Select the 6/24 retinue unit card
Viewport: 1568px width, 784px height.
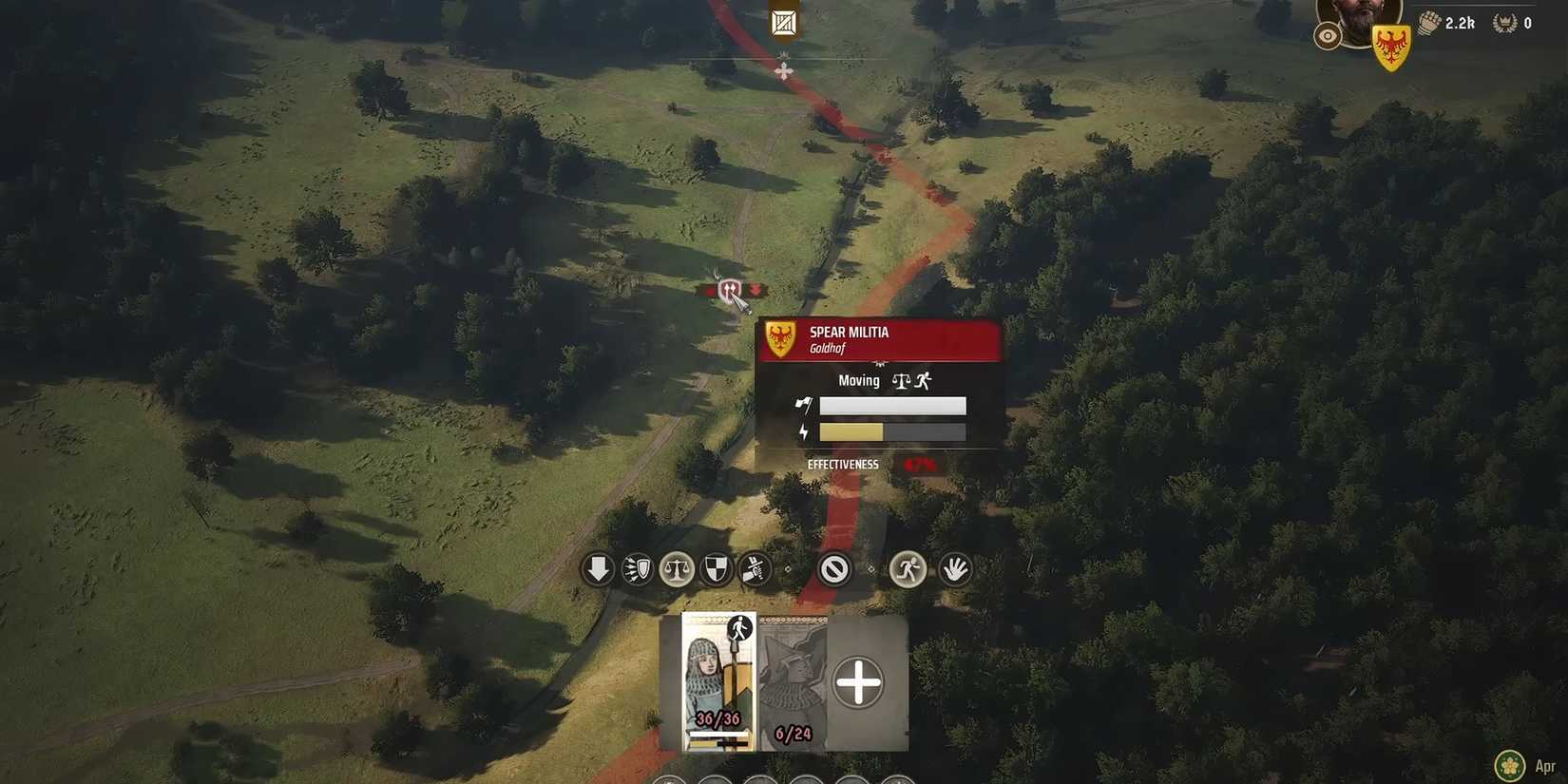pos(793,680)
